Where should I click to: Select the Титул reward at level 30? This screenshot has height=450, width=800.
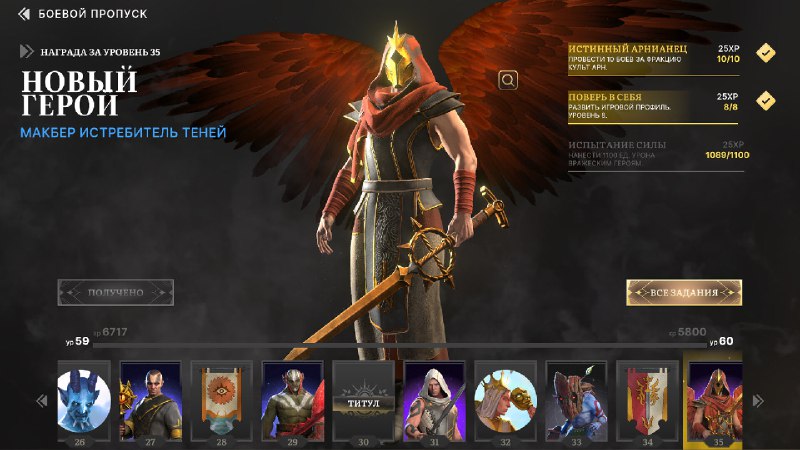(364, 398)
